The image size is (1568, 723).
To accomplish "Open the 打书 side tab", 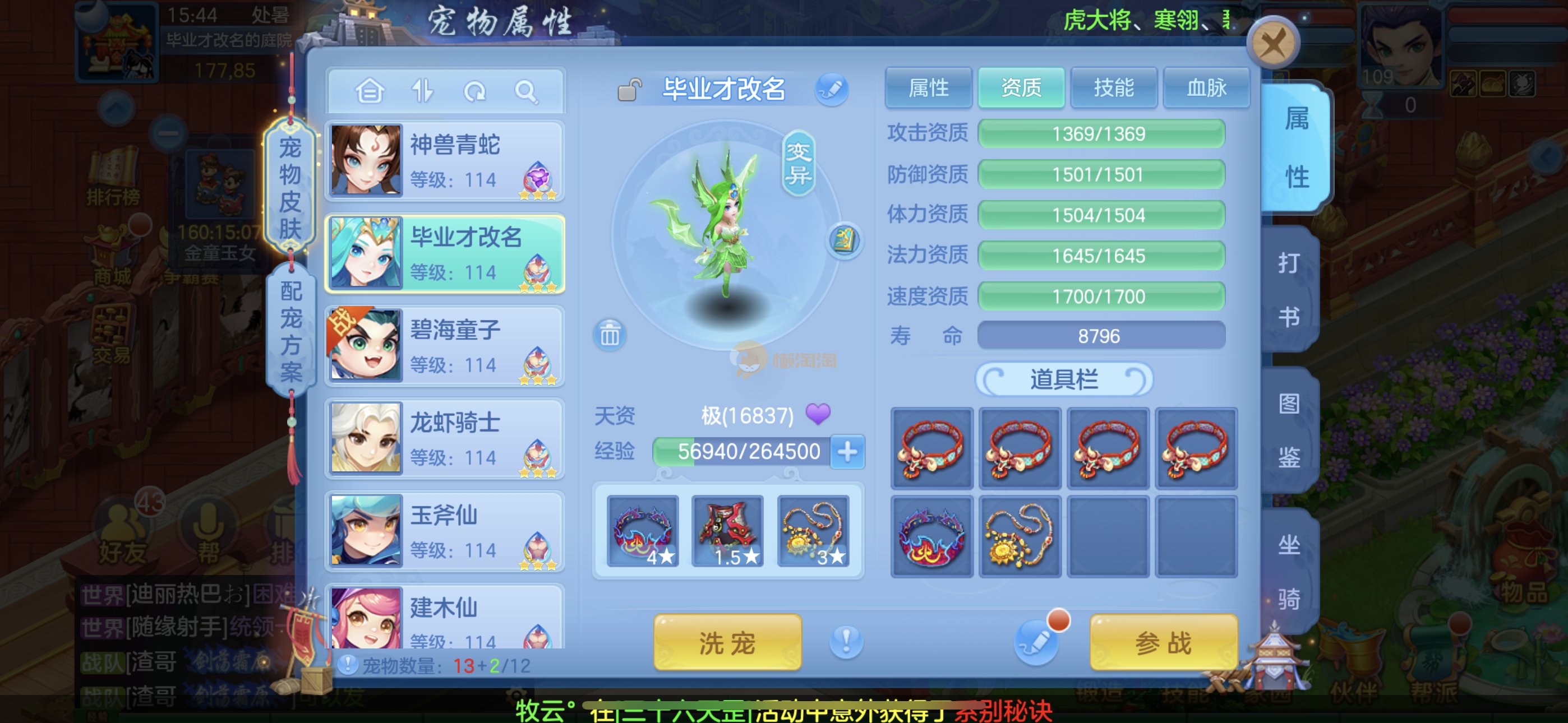I will (x=1289, y=289).
